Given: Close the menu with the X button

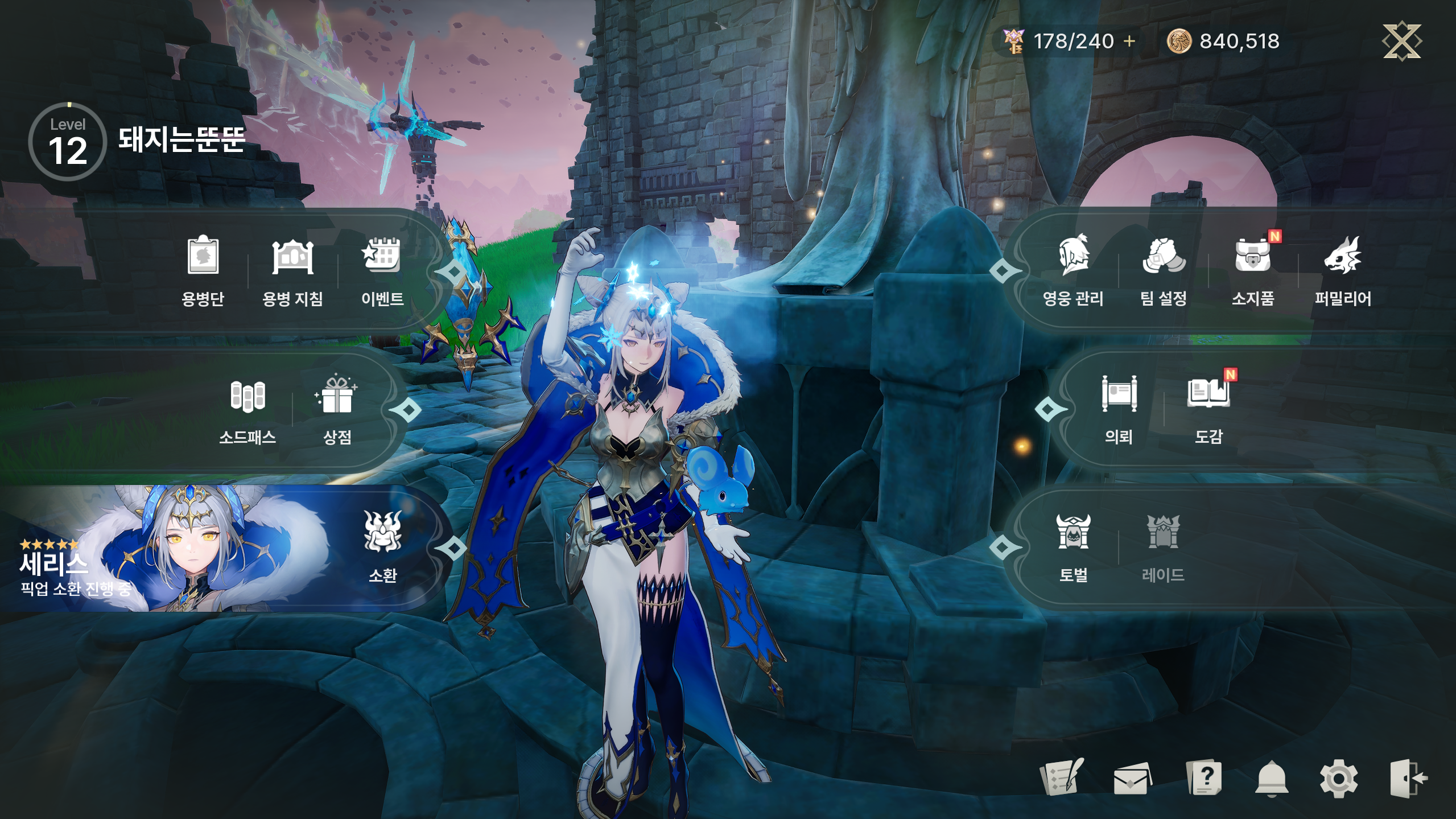Looking at the screenshot, I should click(x=1401, y=40).
